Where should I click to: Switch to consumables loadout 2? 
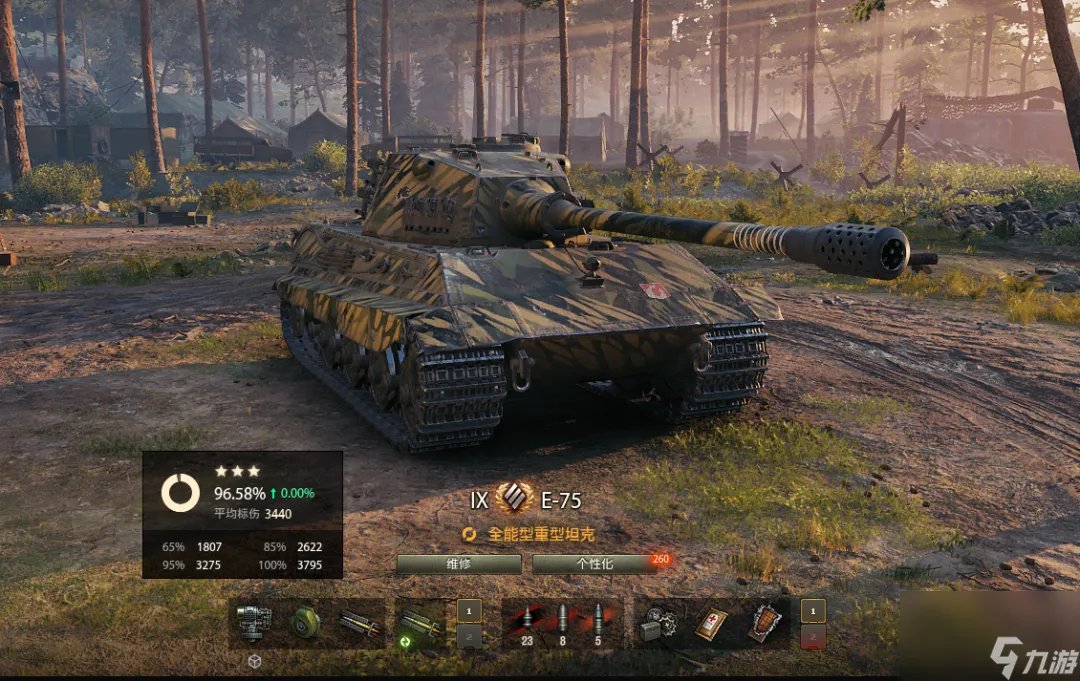[813, 637]
